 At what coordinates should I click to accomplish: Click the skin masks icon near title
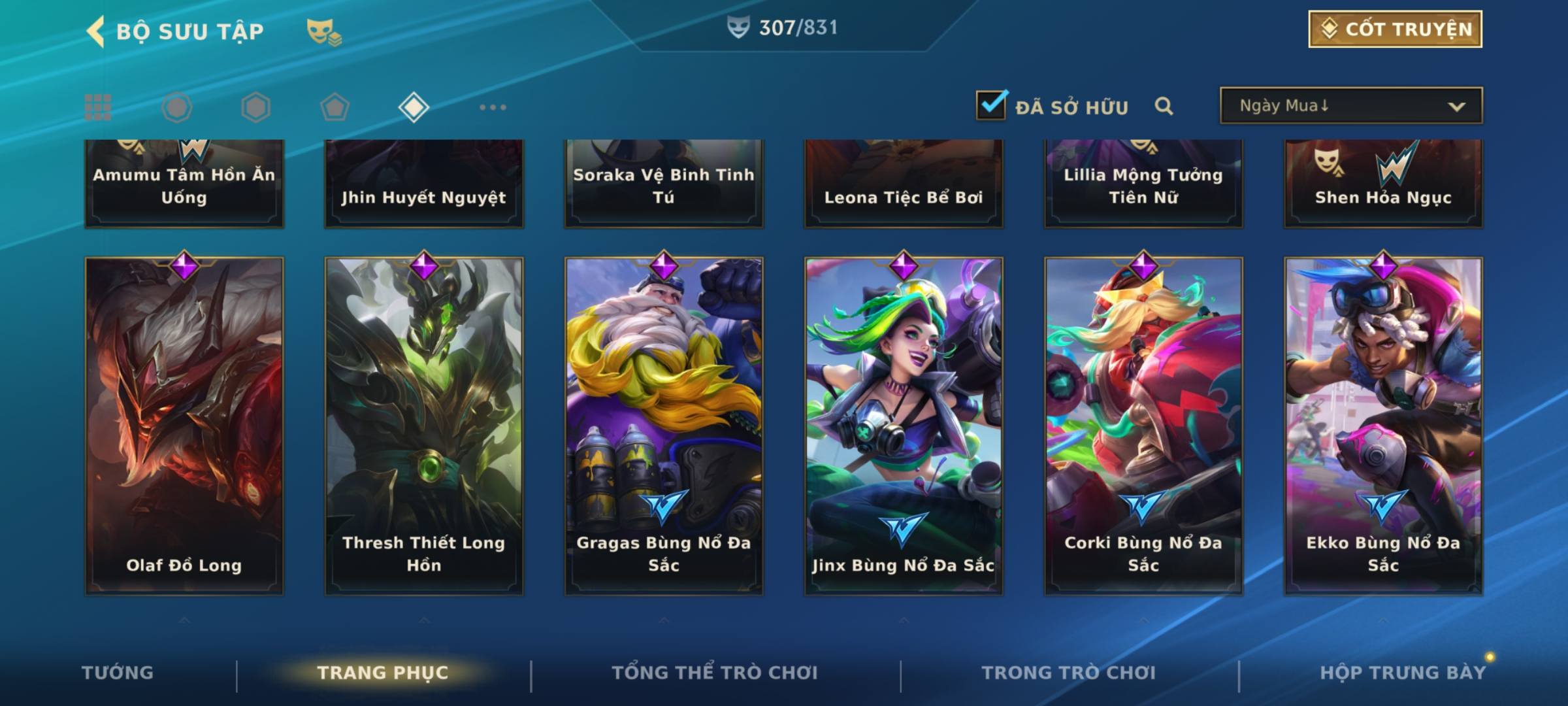coord(323,31)
